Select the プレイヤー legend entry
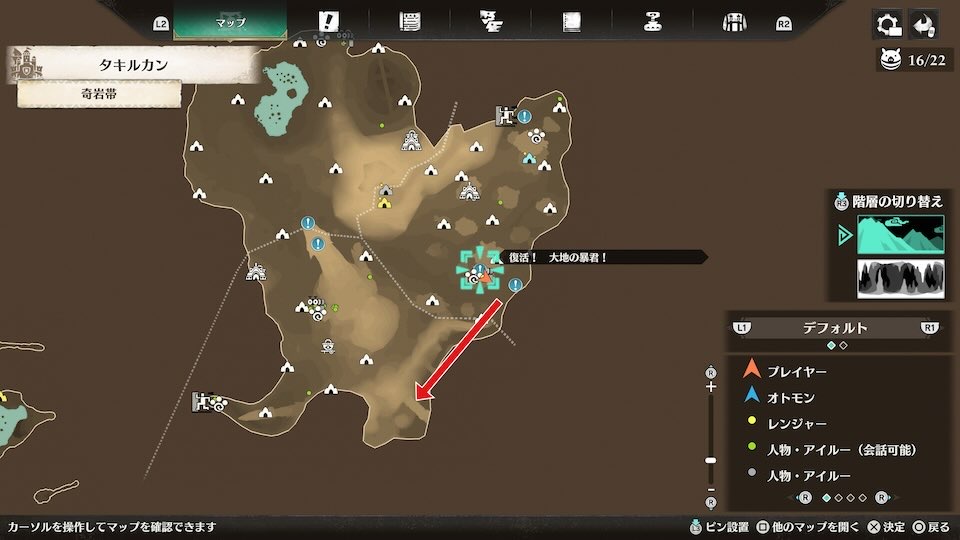The width and height of the screenshot is (960, 540). 795,370
